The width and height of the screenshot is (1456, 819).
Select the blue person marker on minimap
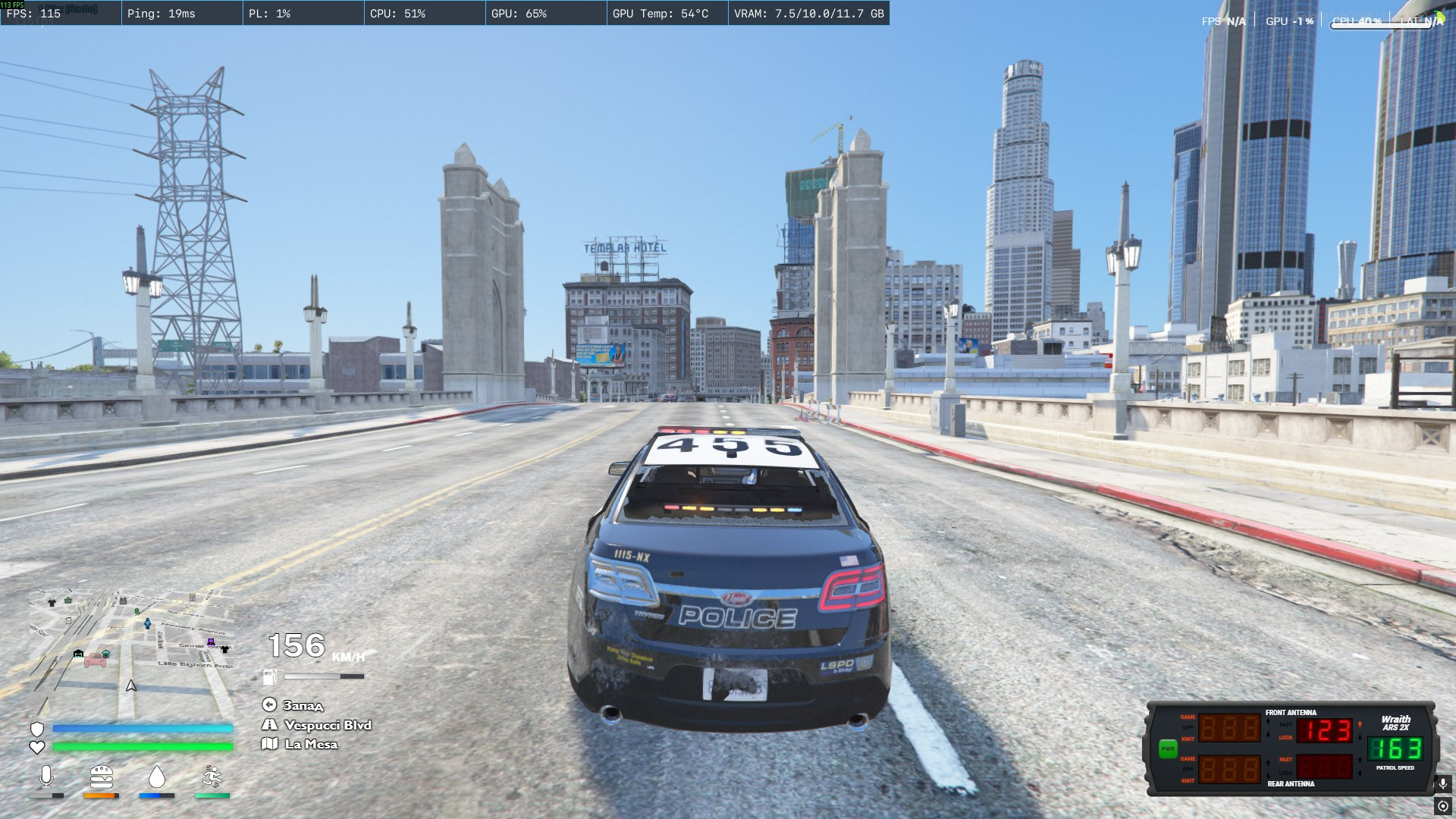point(148,623)
